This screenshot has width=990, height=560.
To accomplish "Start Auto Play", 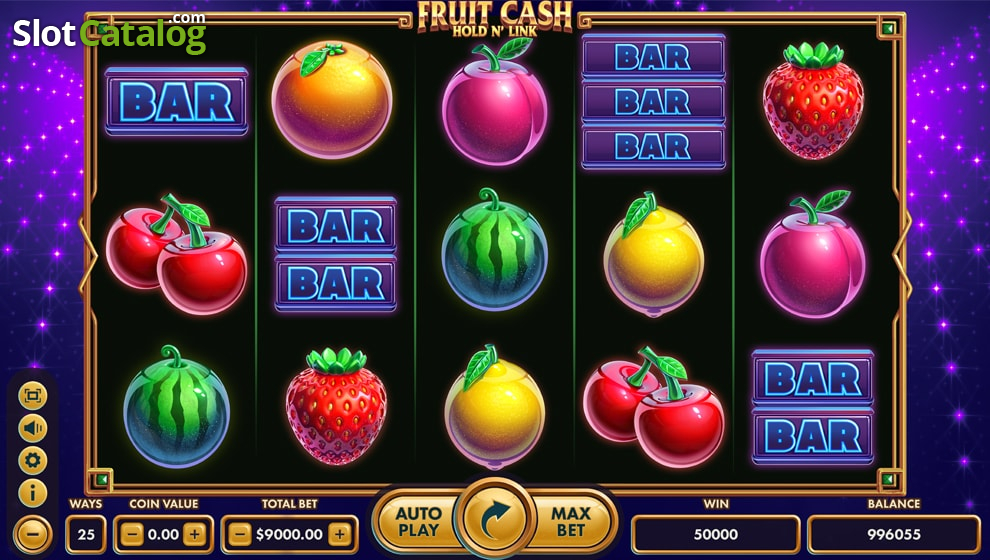I will pos(418,520).
